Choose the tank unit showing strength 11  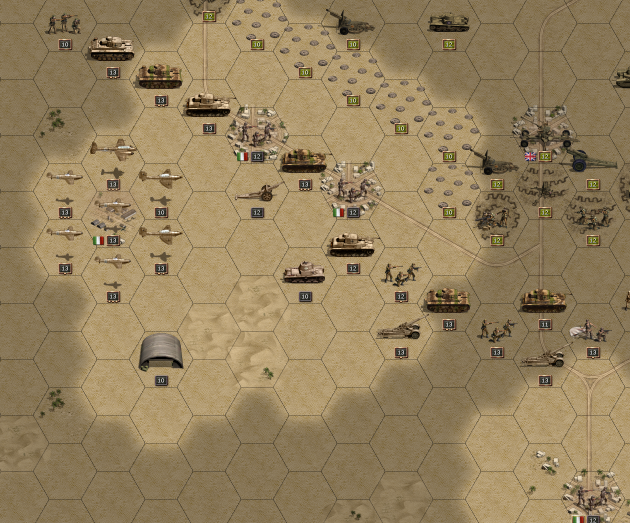(544, 300)
